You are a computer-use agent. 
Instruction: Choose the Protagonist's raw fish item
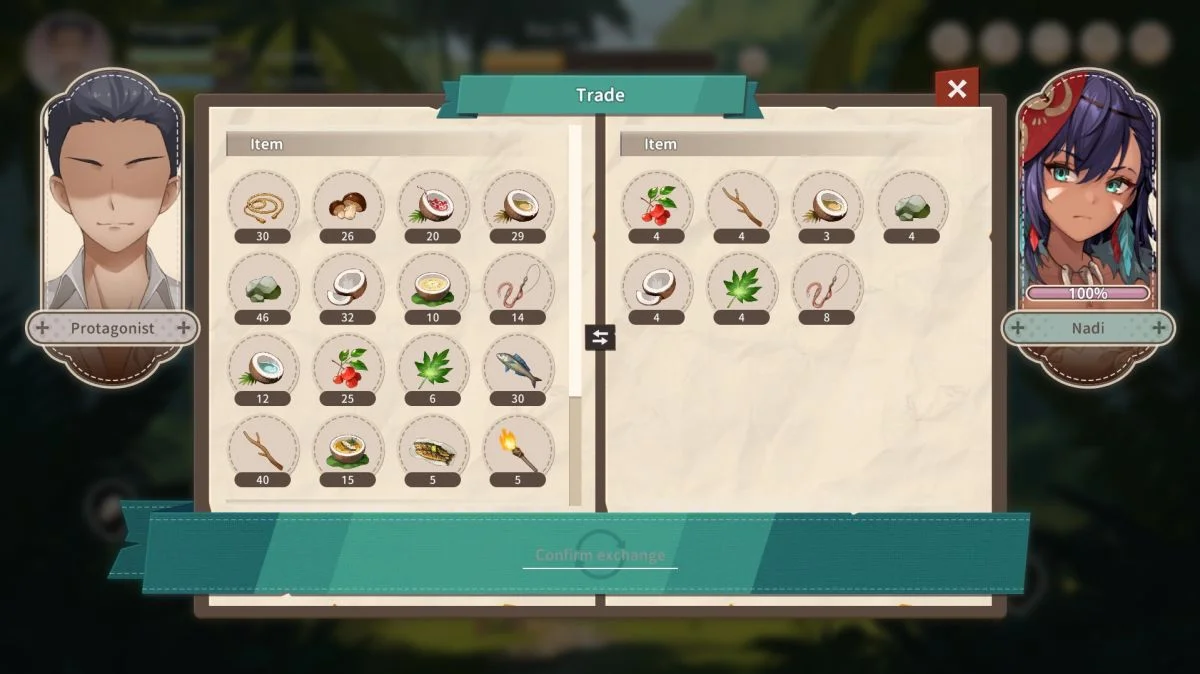coord(518,367)
